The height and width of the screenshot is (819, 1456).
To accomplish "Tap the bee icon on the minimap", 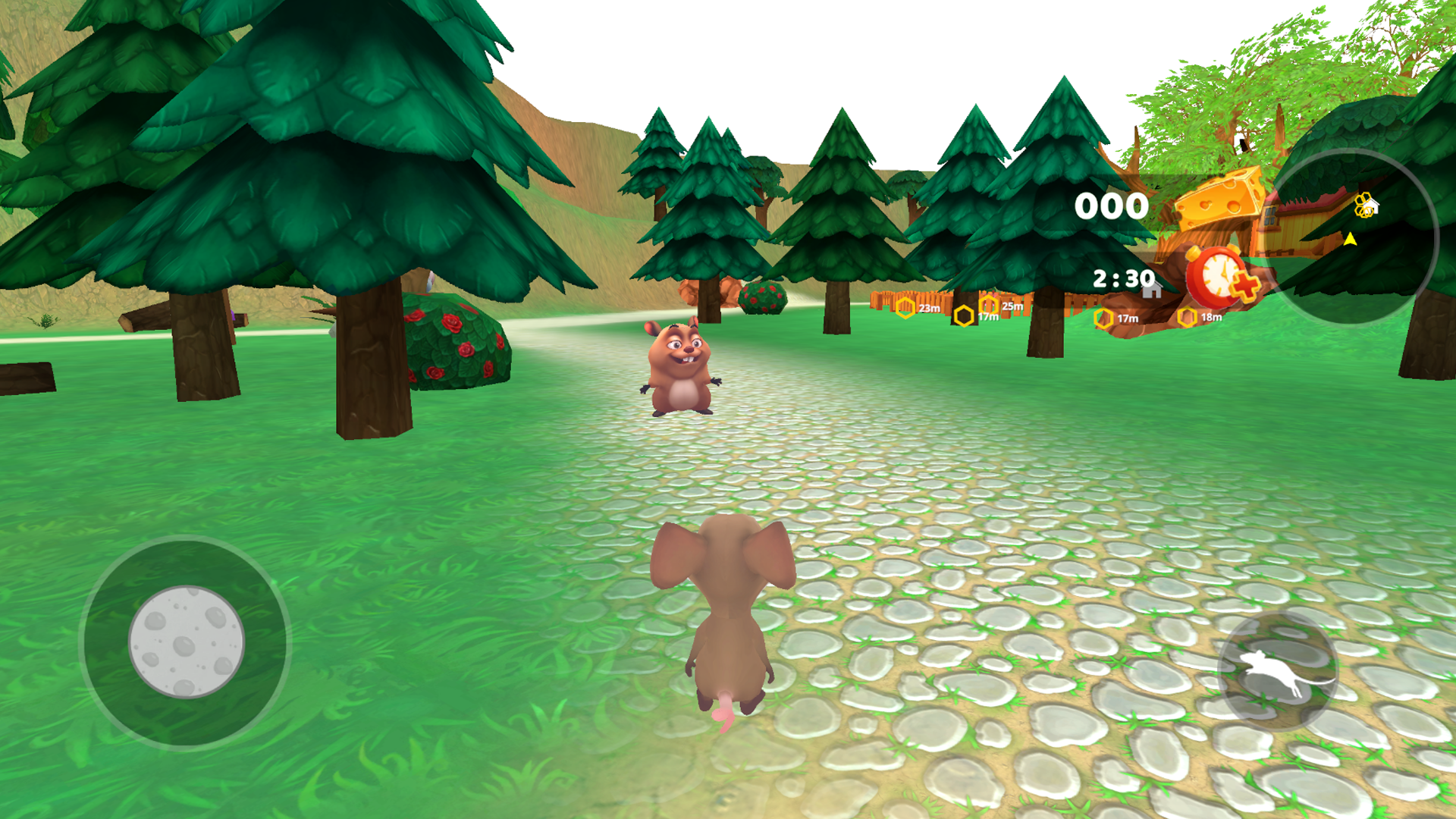I will [x=1364, y=205].
